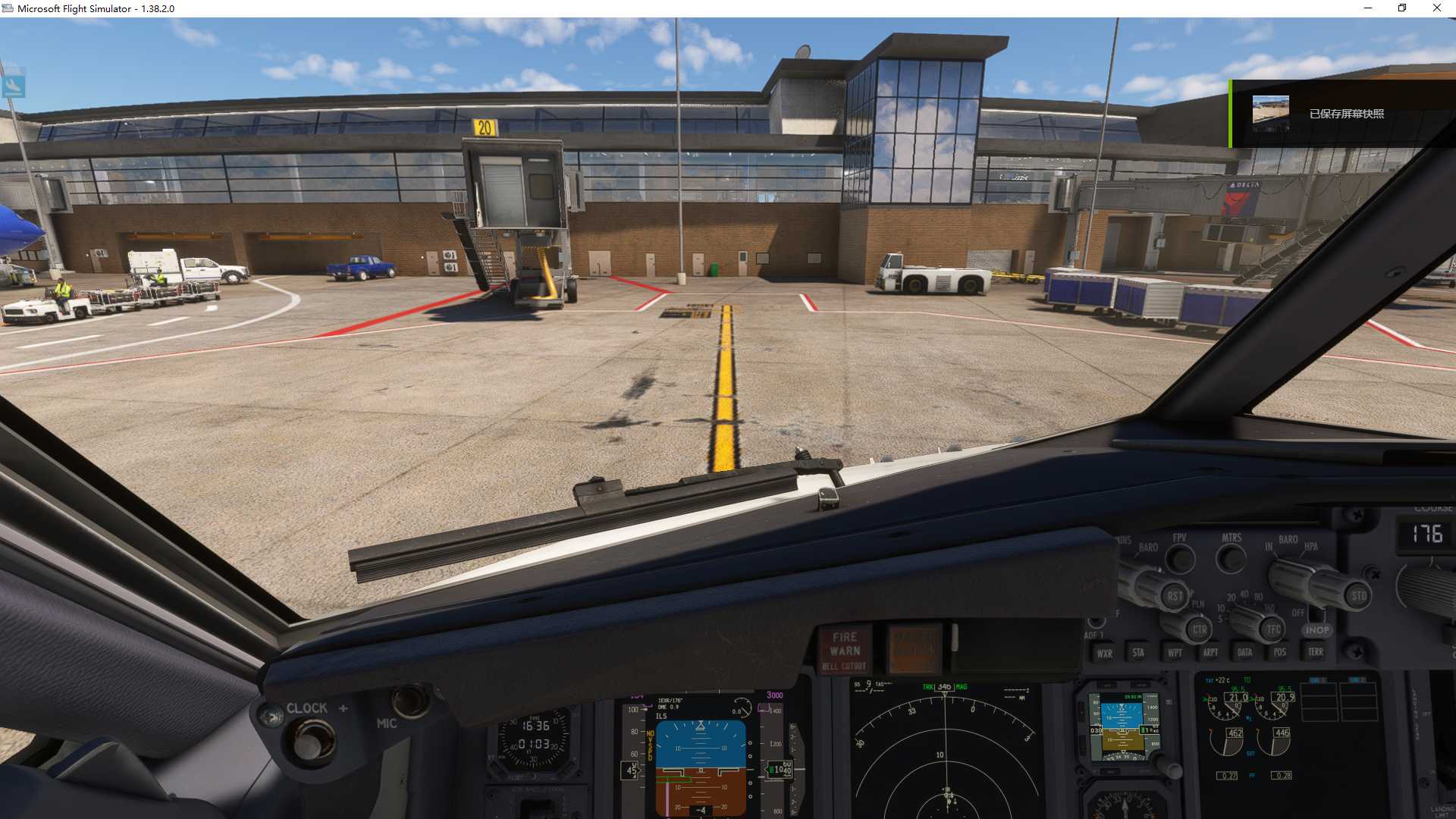Select the WXR weather radar button
Image resolution: width=1456 pixels, height=819 pixels.
pyautogui.click(x=1105, y=653)
